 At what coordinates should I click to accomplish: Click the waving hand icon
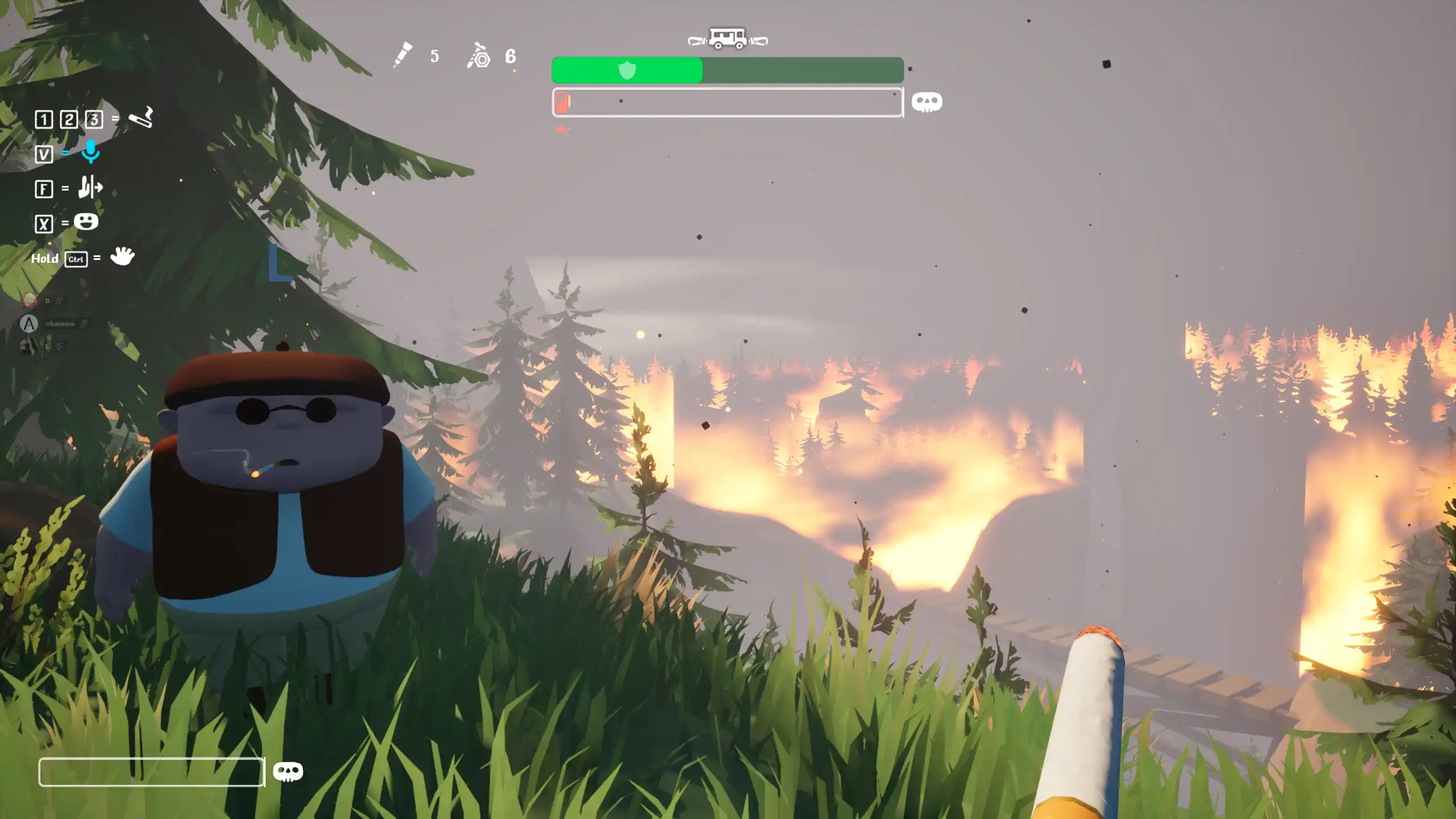point(122,257)
